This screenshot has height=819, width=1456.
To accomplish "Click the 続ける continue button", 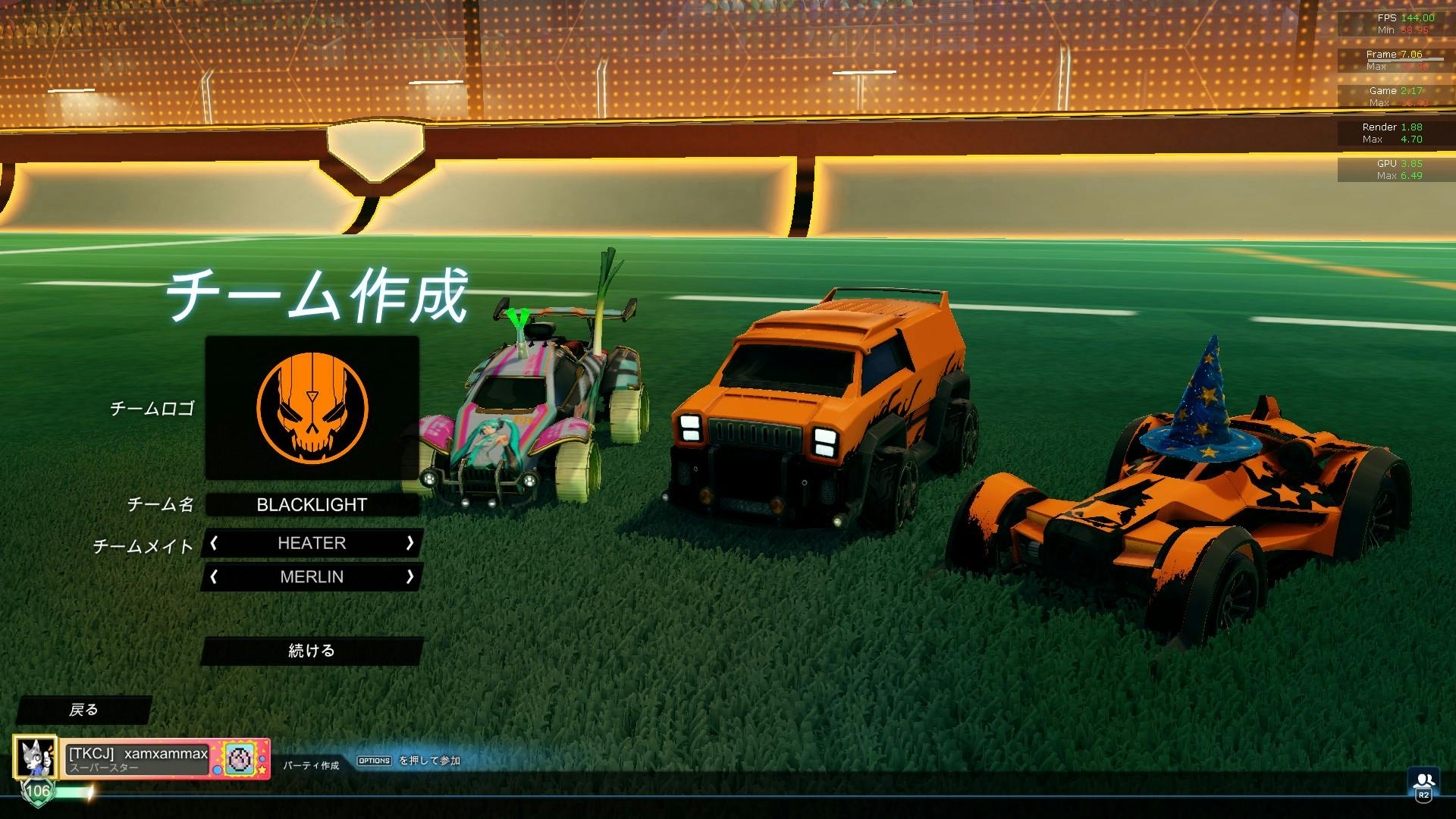I will [x=312, y=651].
